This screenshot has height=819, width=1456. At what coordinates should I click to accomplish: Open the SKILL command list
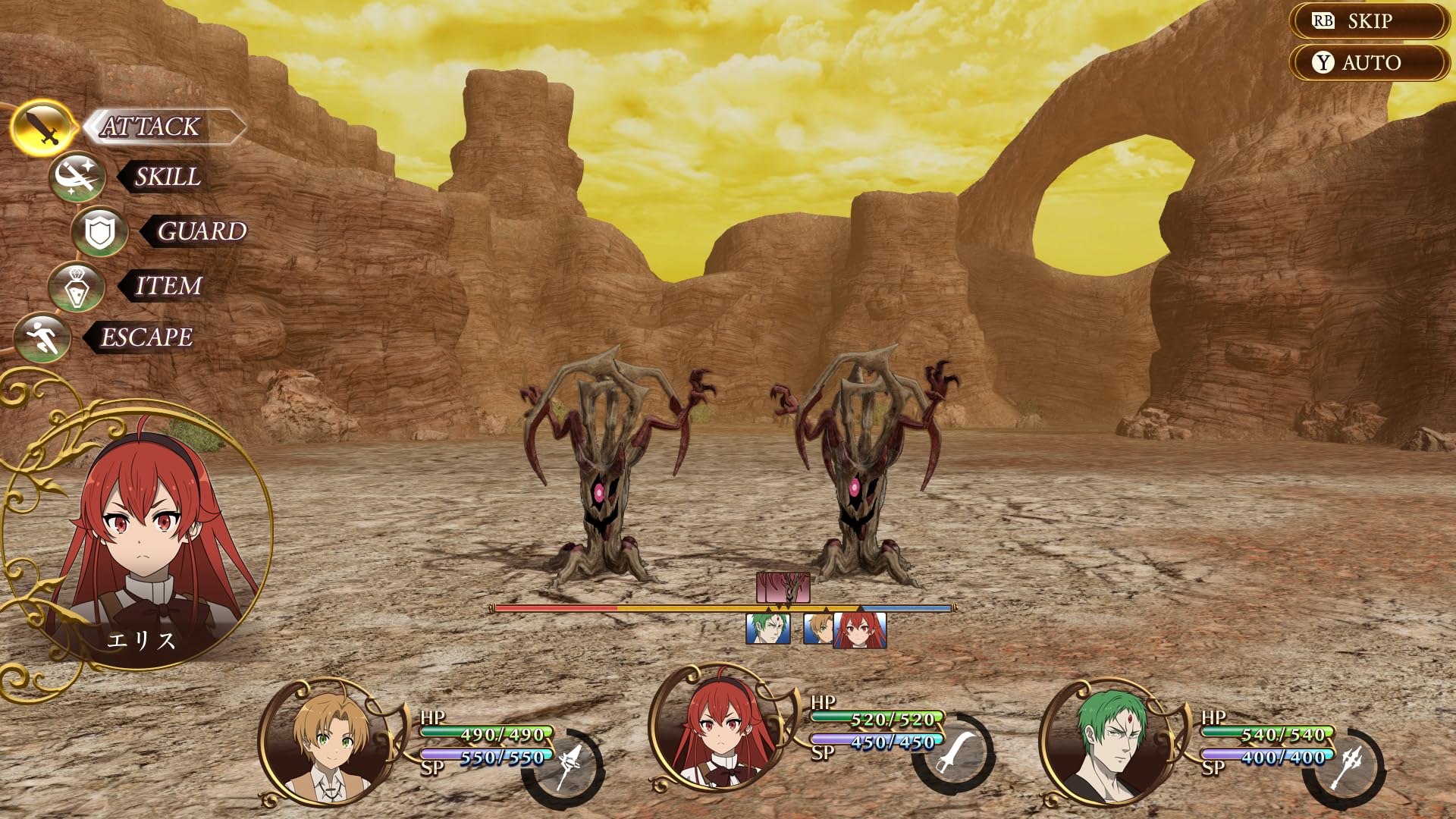tap(167, 177)
